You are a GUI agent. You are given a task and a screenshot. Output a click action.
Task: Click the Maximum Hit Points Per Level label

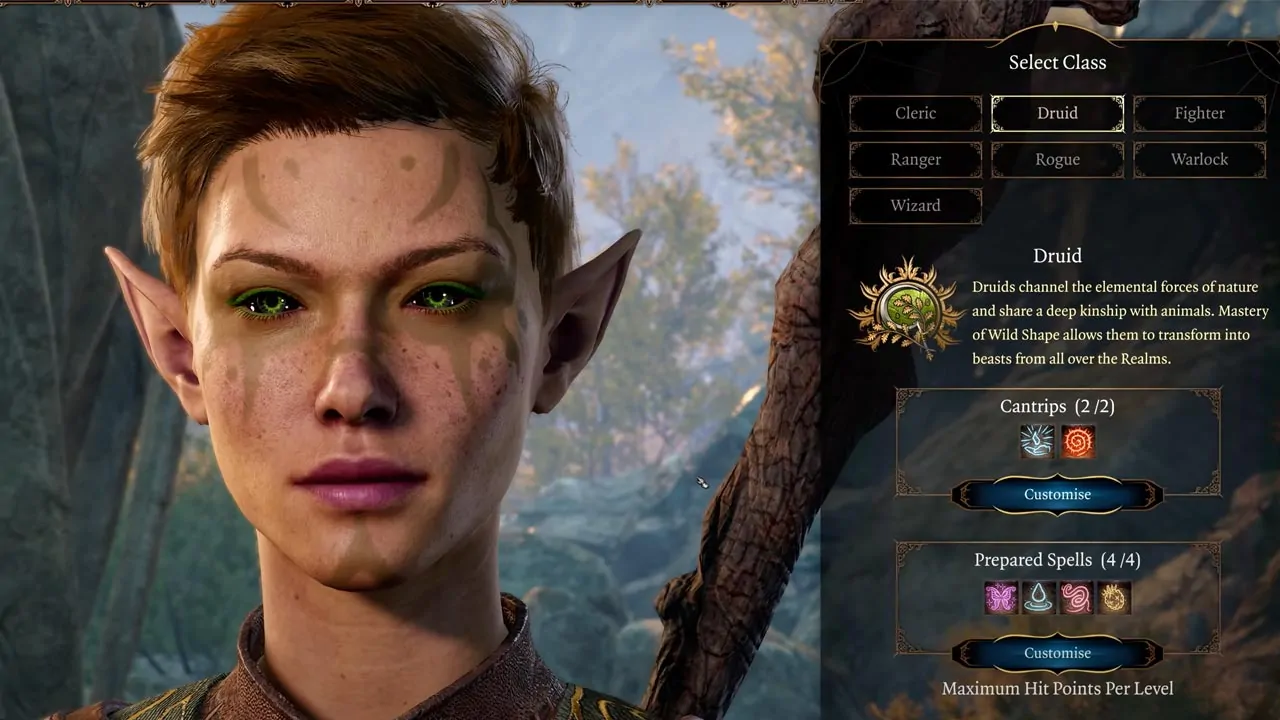(x=1055, y=688)
